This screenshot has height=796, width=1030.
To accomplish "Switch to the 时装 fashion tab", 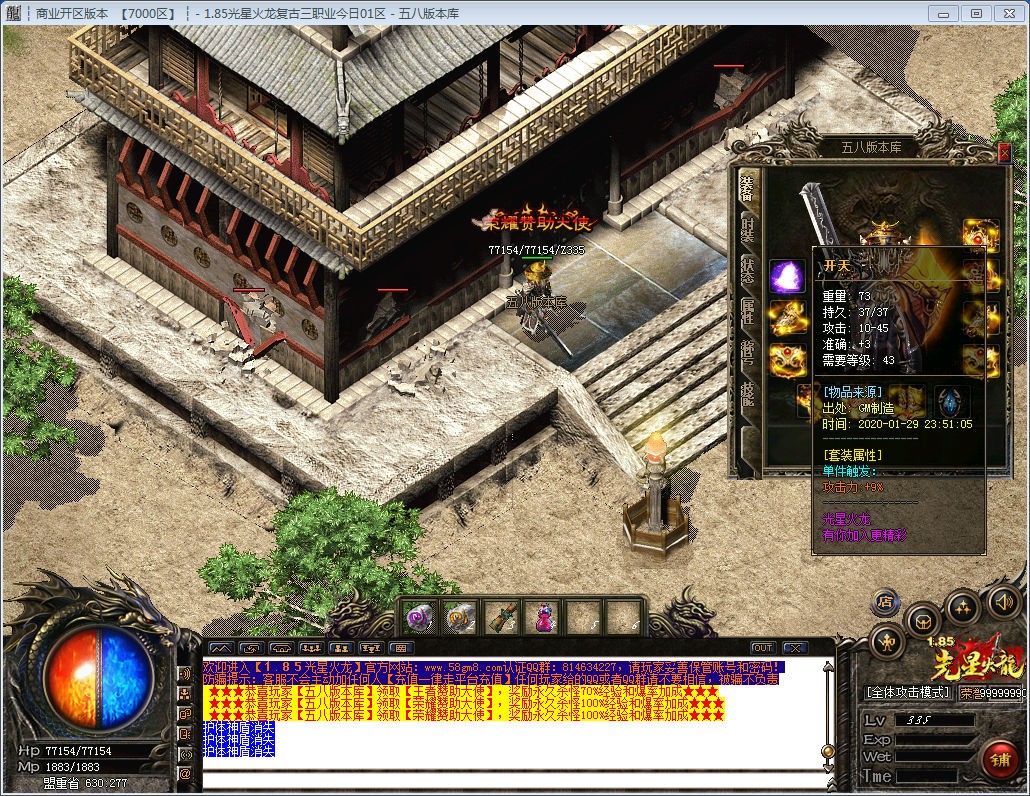I will (x=748, y=229).
